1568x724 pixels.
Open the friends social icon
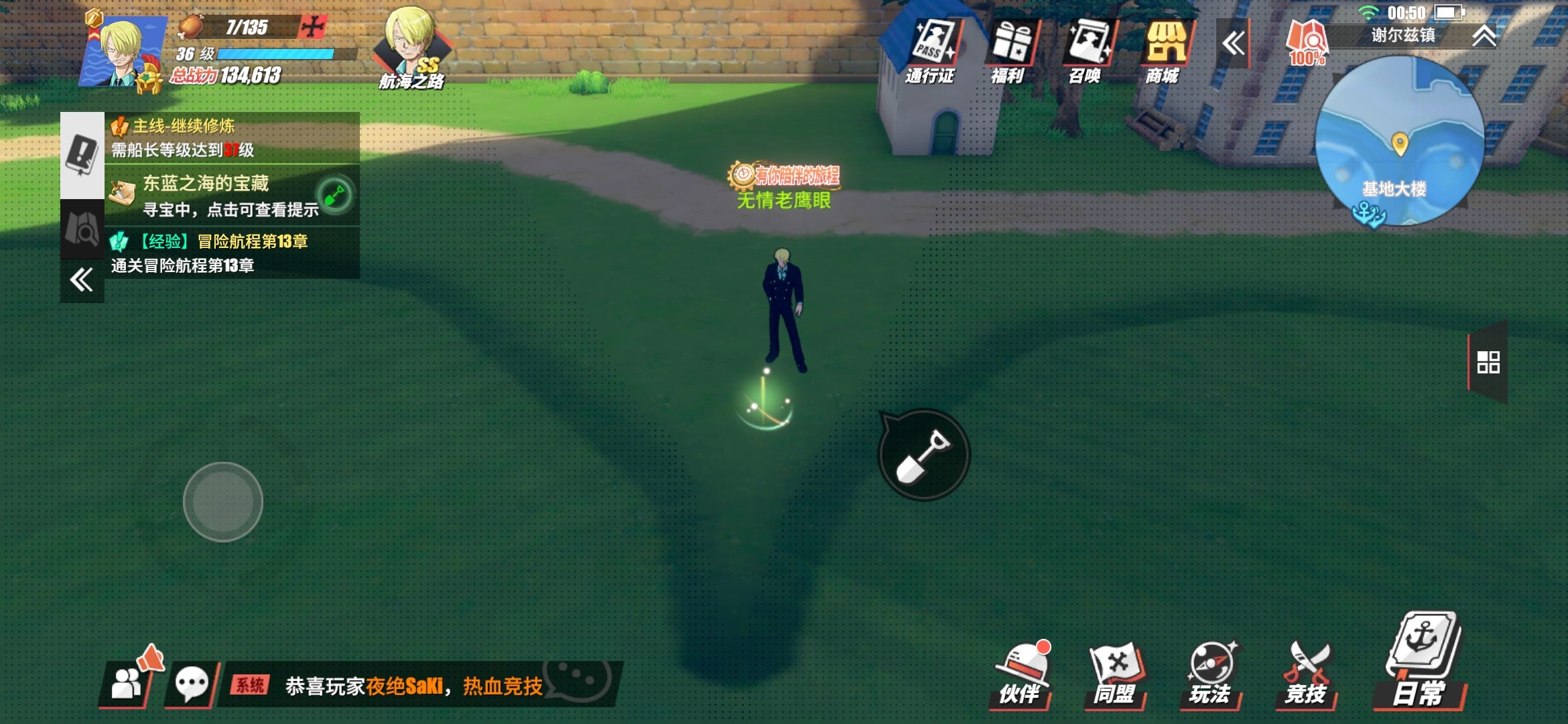click(x=127, y=684)
